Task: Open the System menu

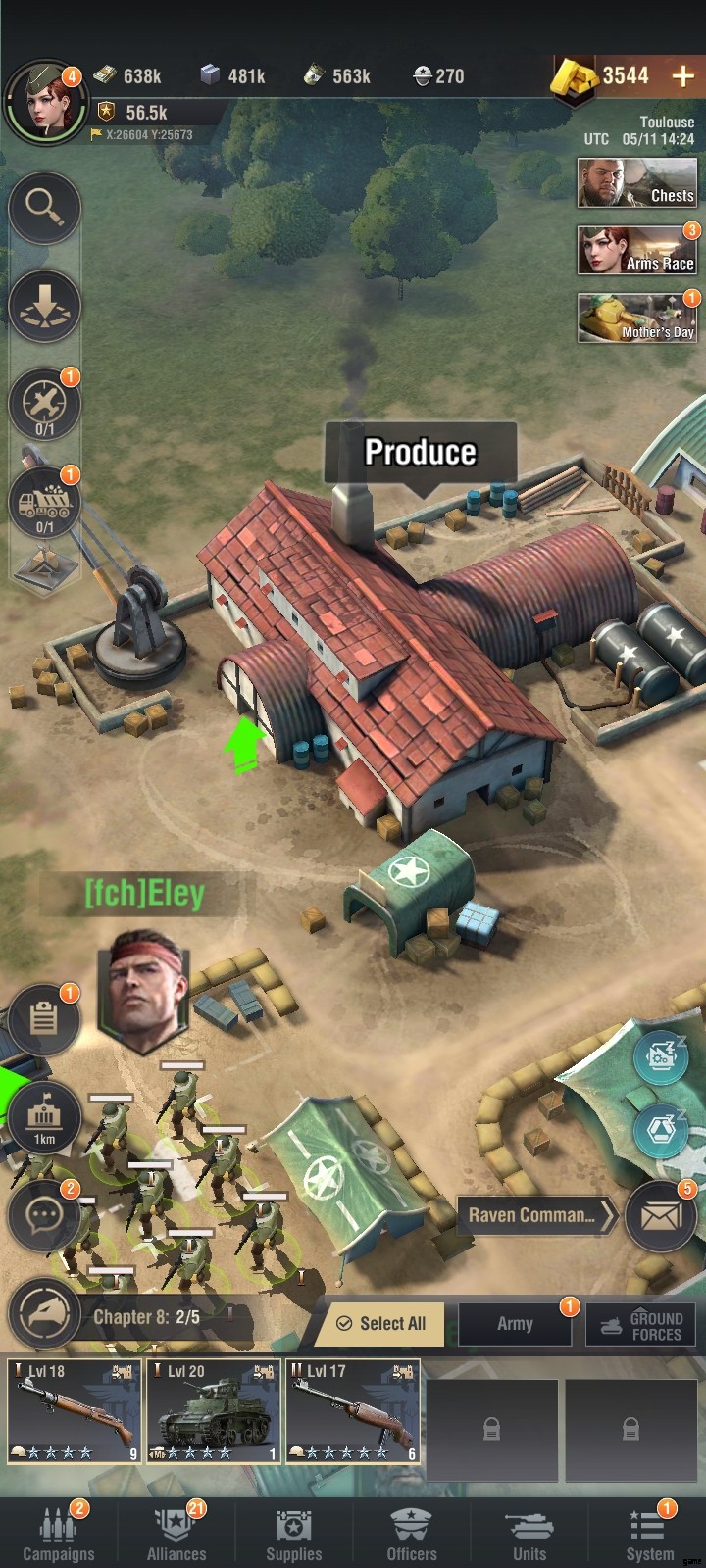Action: pos(649,1533)
